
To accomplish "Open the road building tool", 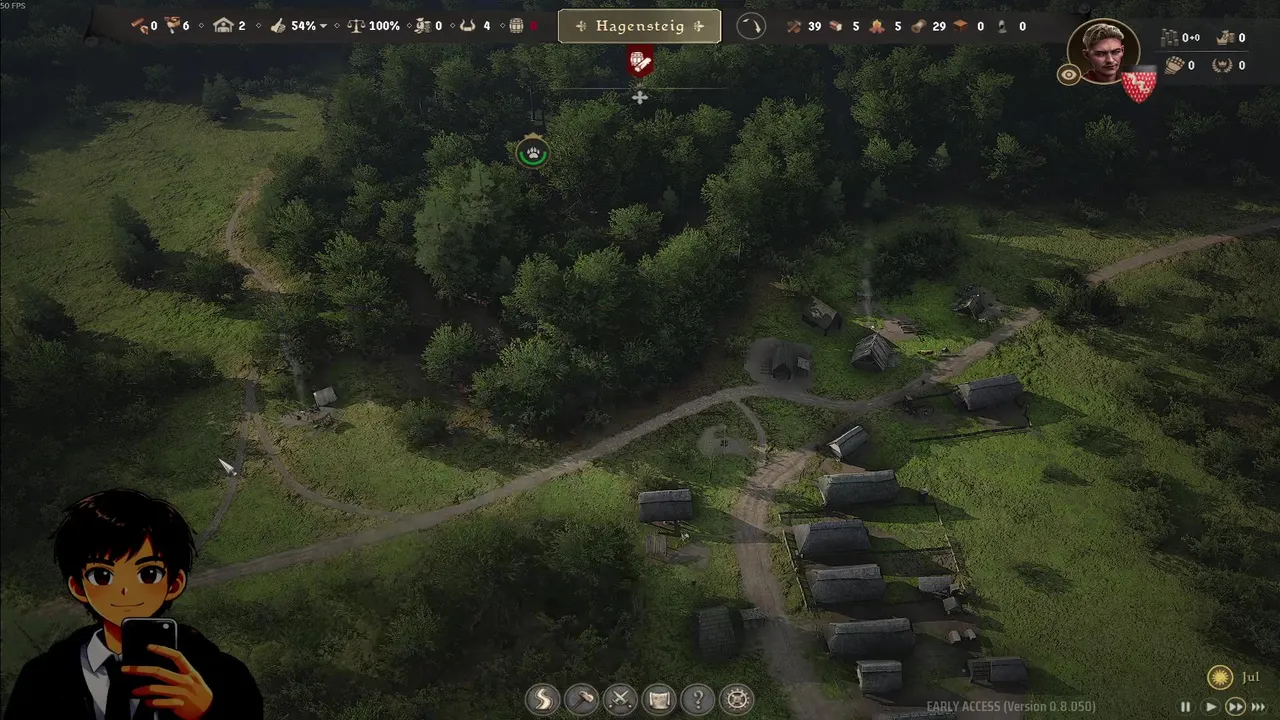I will (542, 698).
